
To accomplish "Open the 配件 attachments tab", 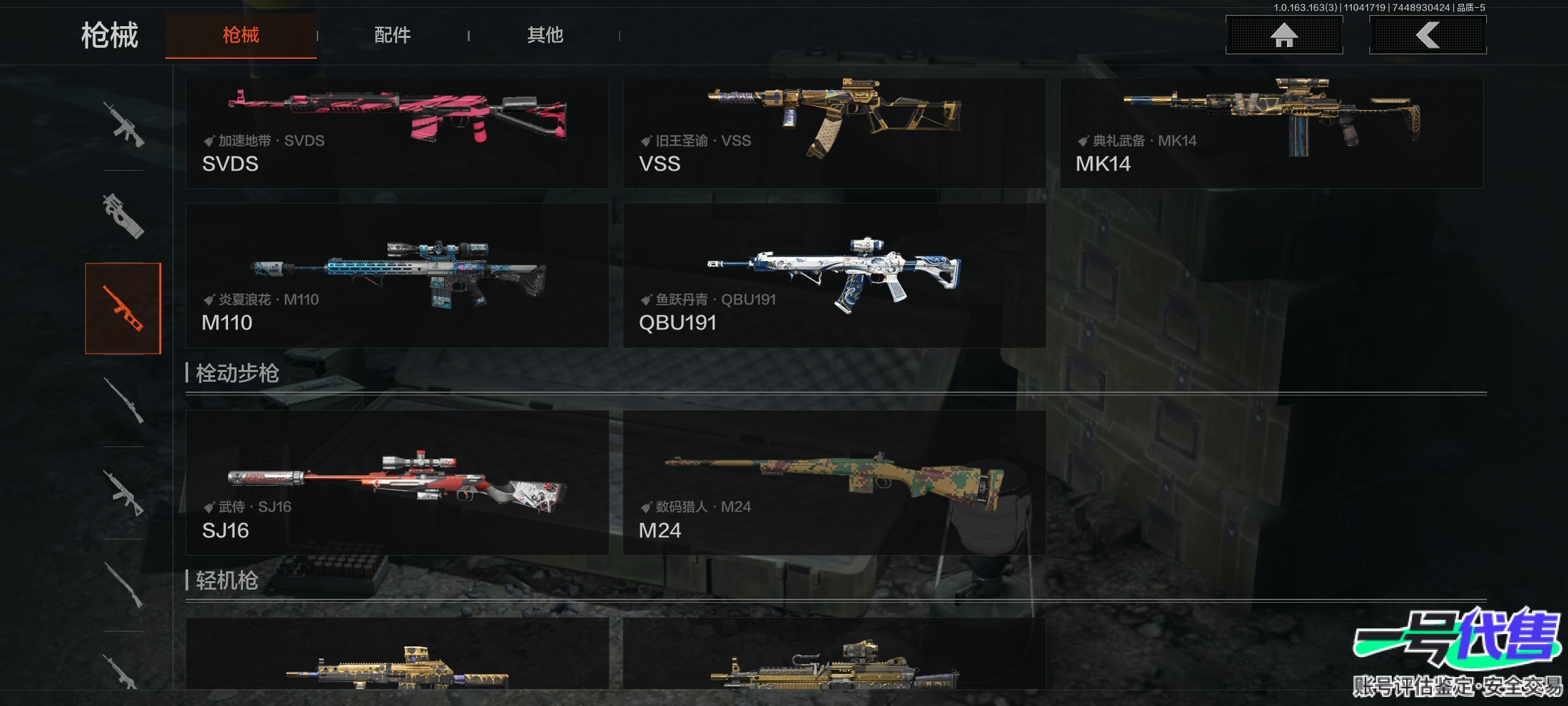I will coord(392,35).
